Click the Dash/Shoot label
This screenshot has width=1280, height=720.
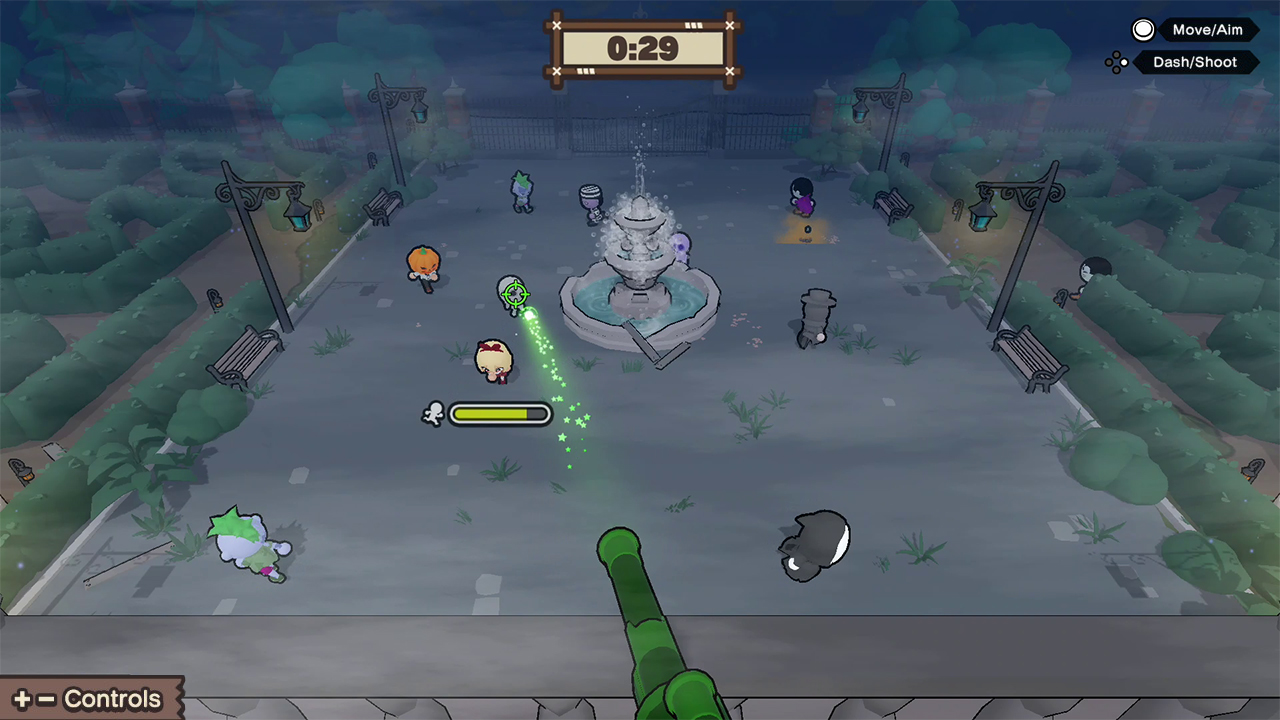[x=1195, y=62]
